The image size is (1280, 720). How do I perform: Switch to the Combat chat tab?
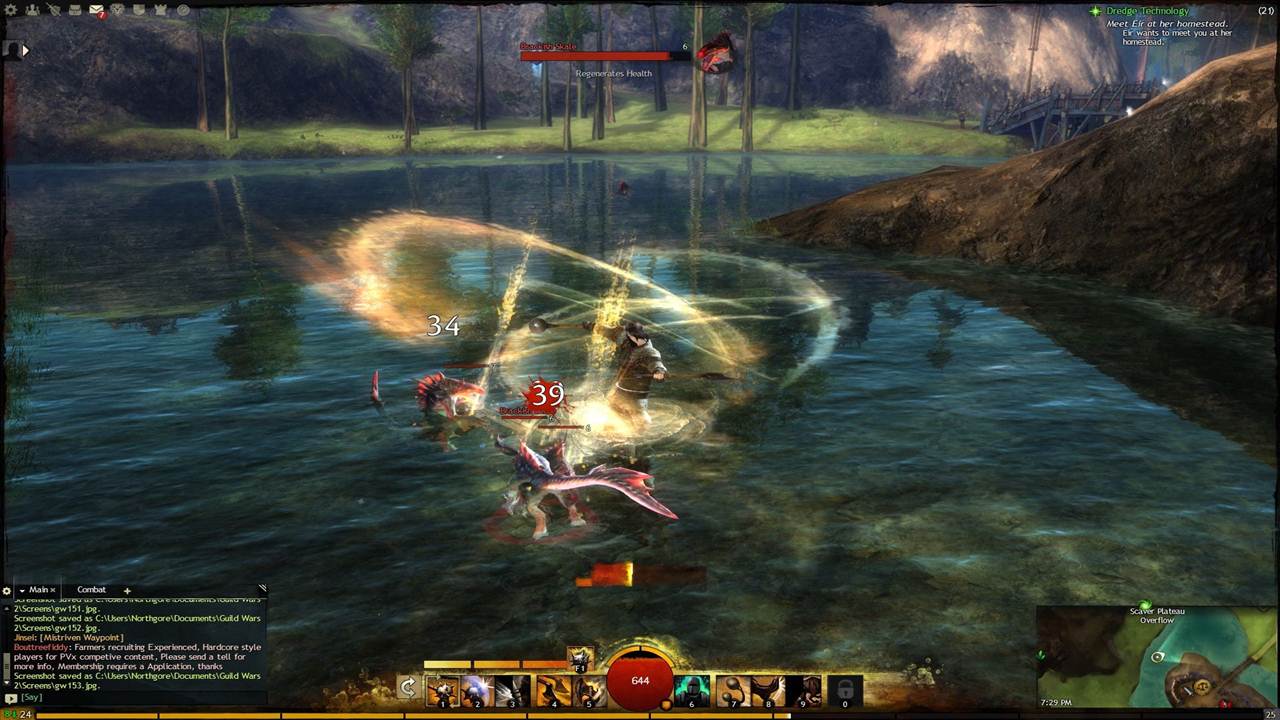point(91,590)
